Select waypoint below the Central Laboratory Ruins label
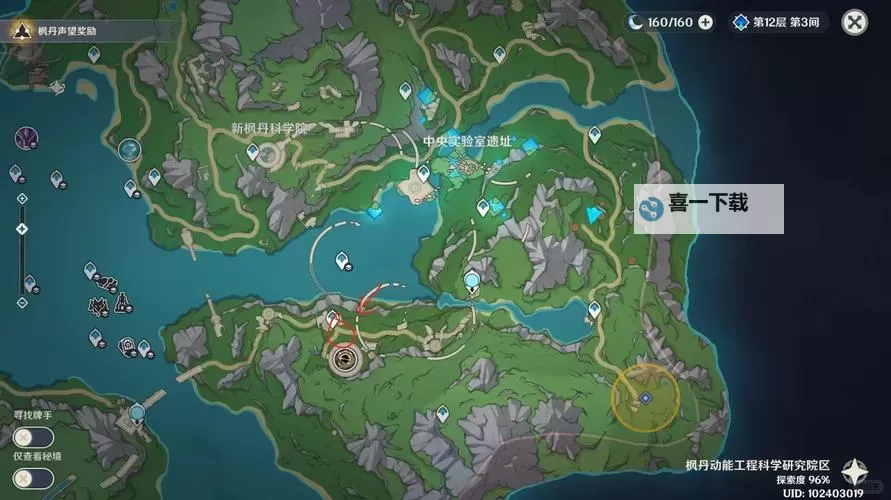Screen dimensions: 891x500 [x=424, y=174]
